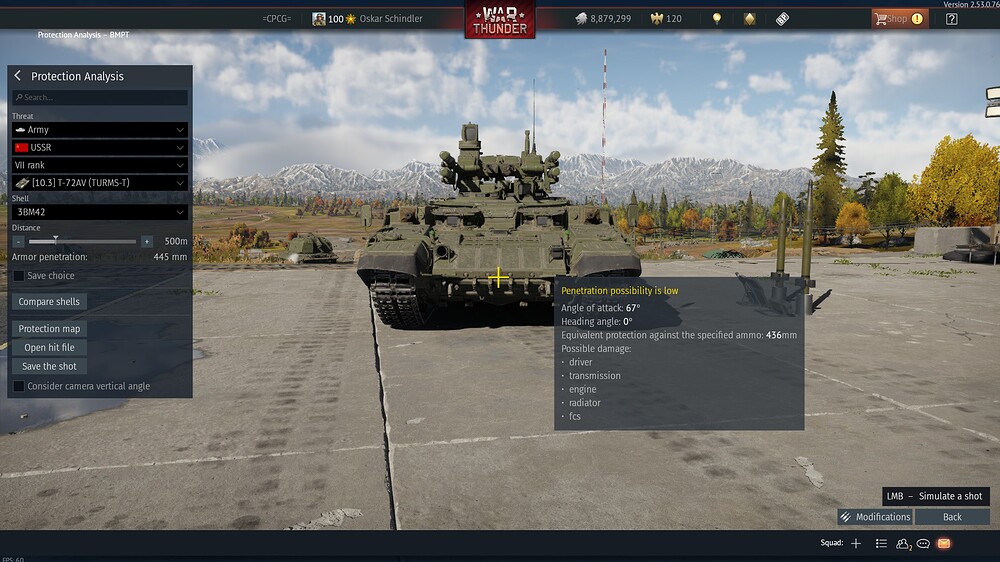Expand the VII rank dropdown

99,165
